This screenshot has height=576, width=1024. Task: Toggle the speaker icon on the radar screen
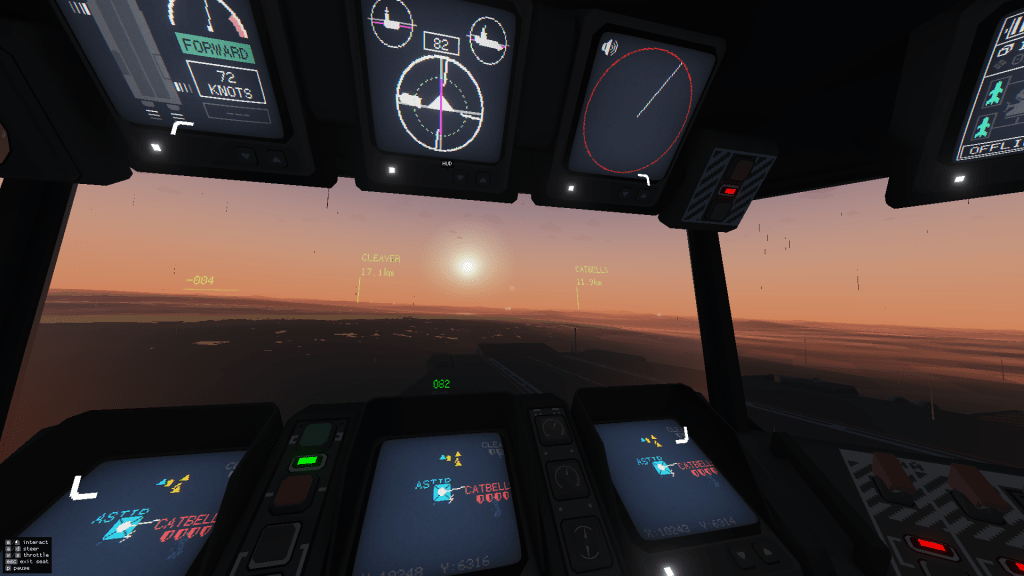coord(609,47)
